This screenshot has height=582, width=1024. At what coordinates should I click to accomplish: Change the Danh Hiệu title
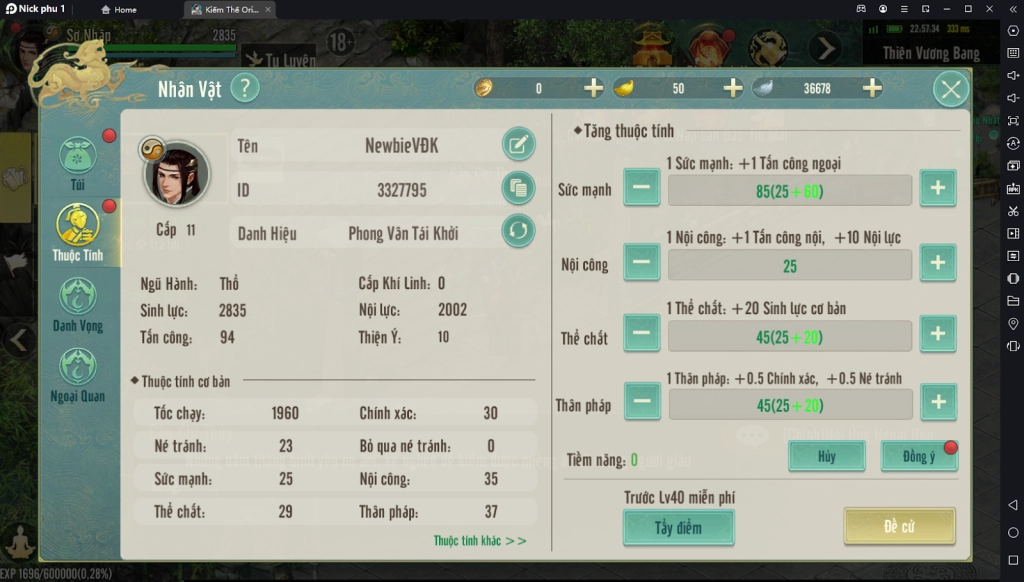point(518,232)
